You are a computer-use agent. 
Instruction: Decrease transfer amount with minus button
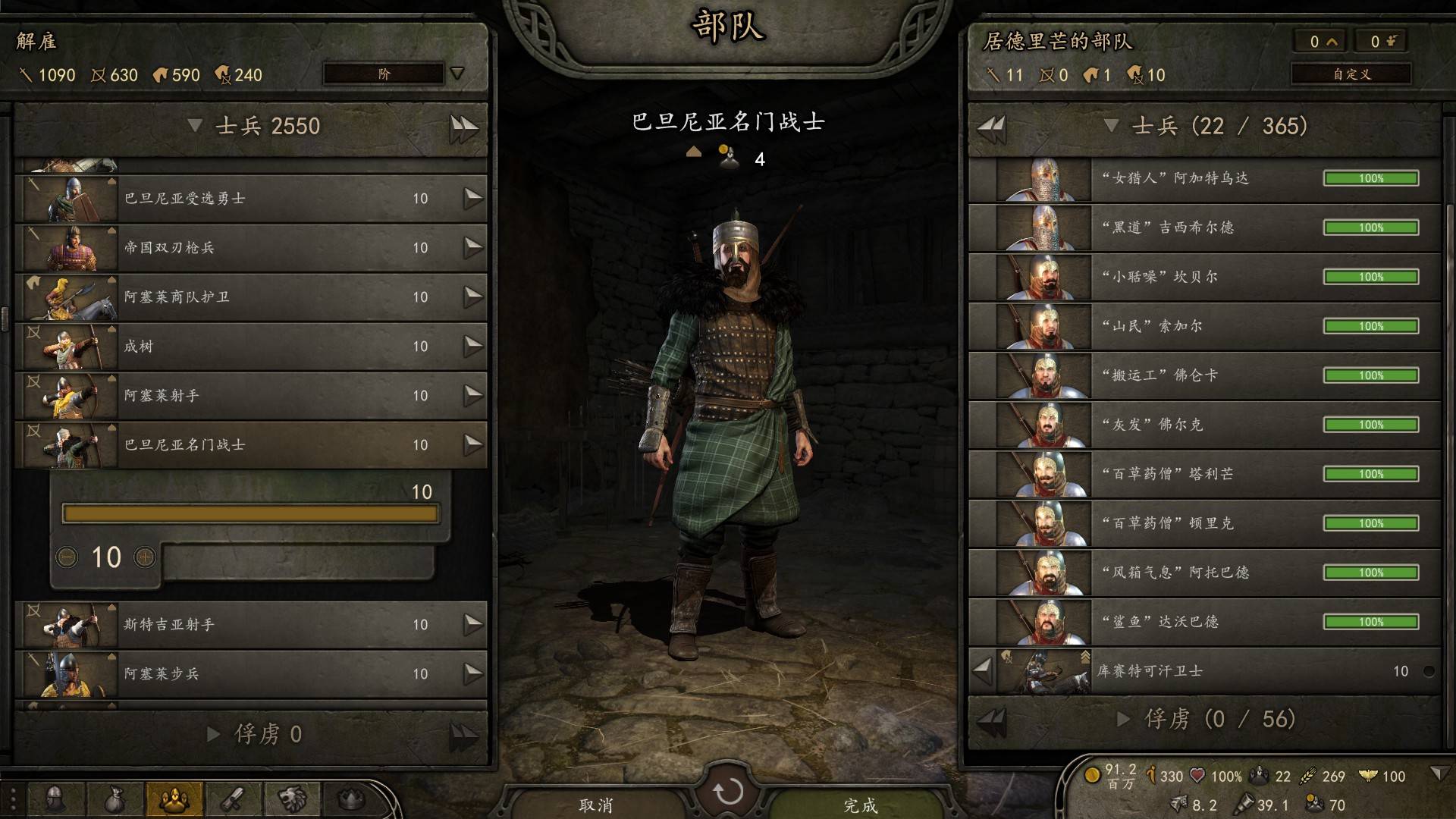(67, 558)
